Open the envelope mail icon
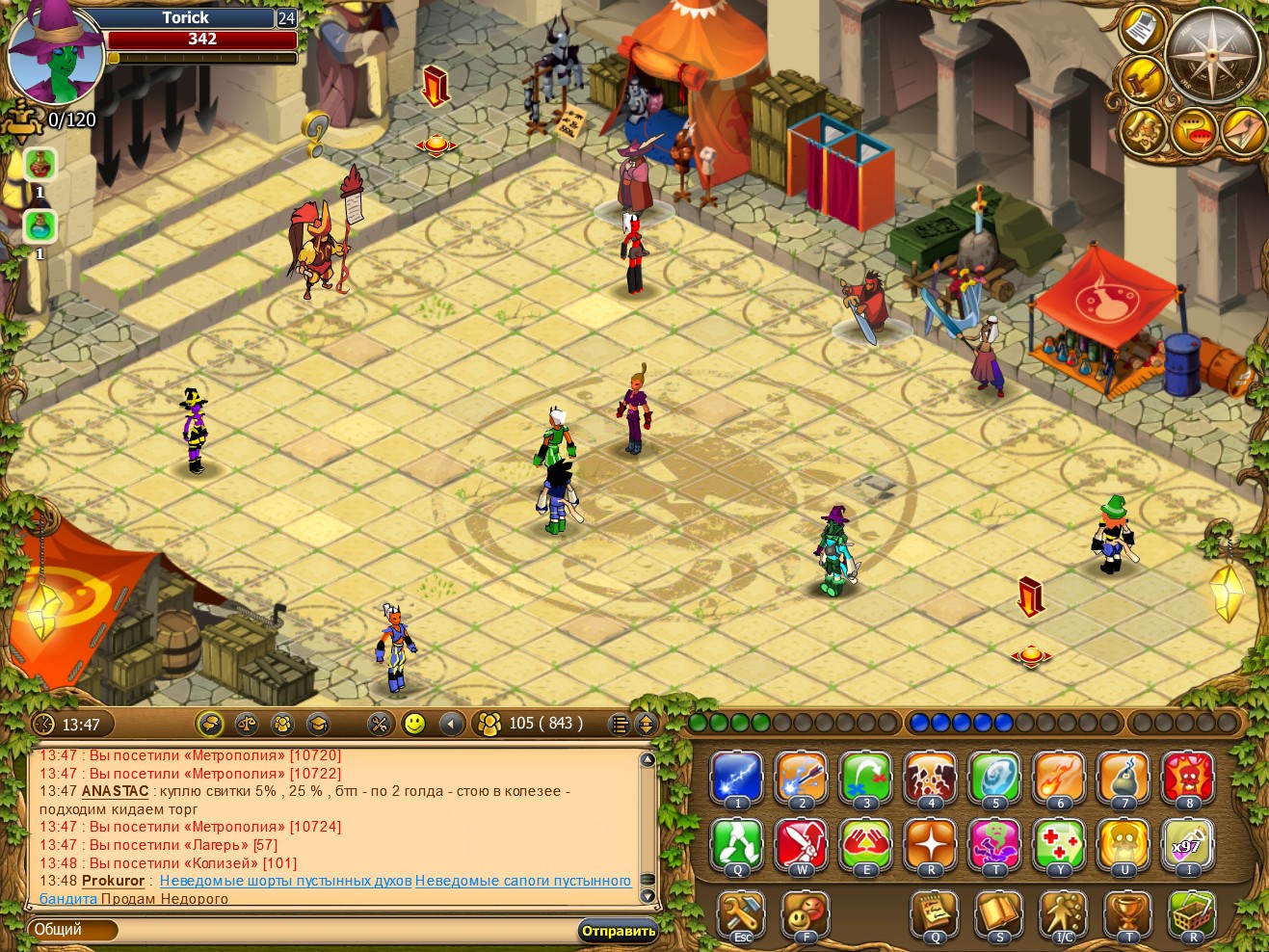The image size is (1269, 952). click(x=1243, y=130)
